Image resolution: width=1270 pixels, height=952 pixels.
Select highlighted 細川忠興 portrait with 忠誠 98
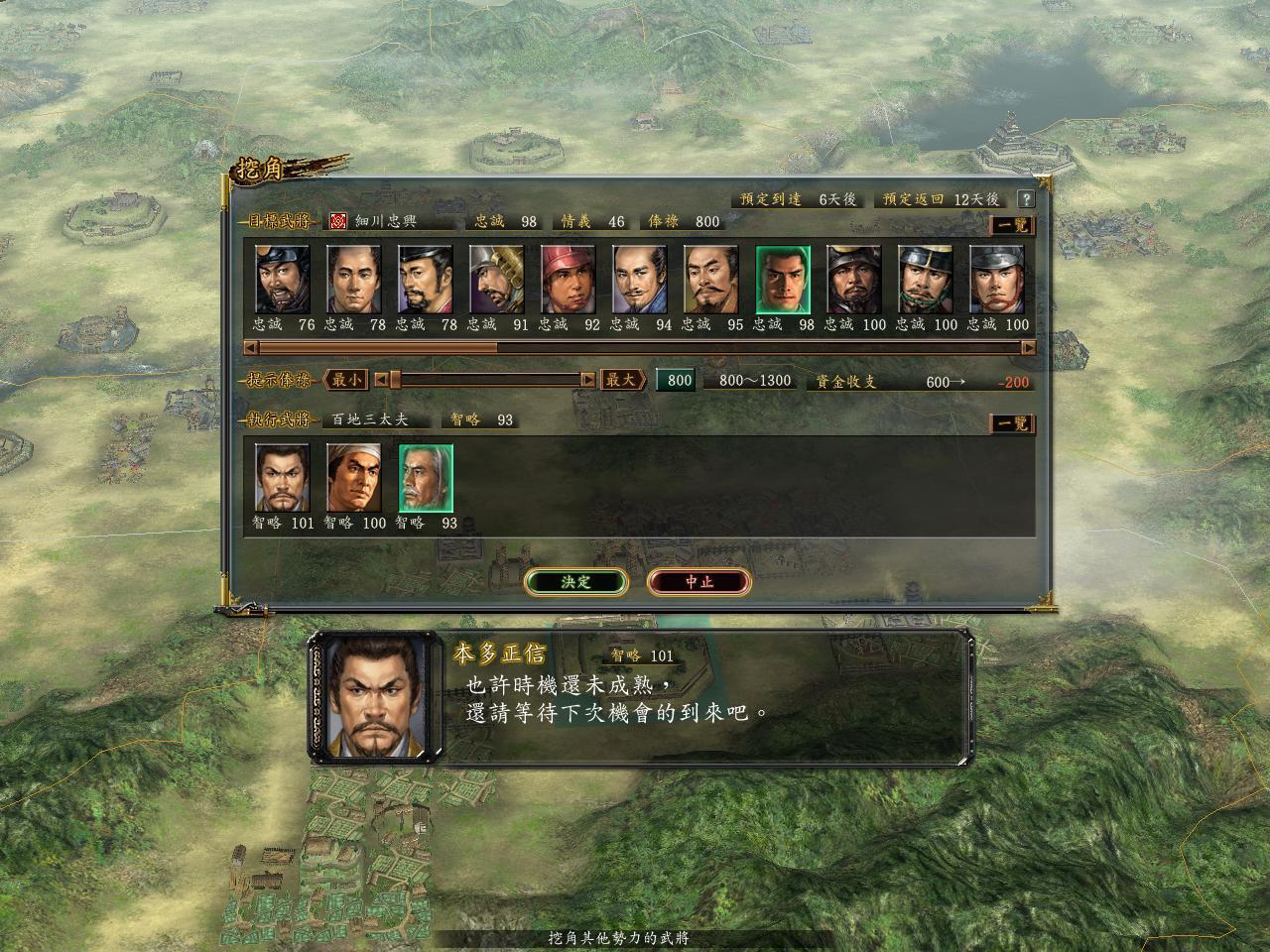pos(783,281)
